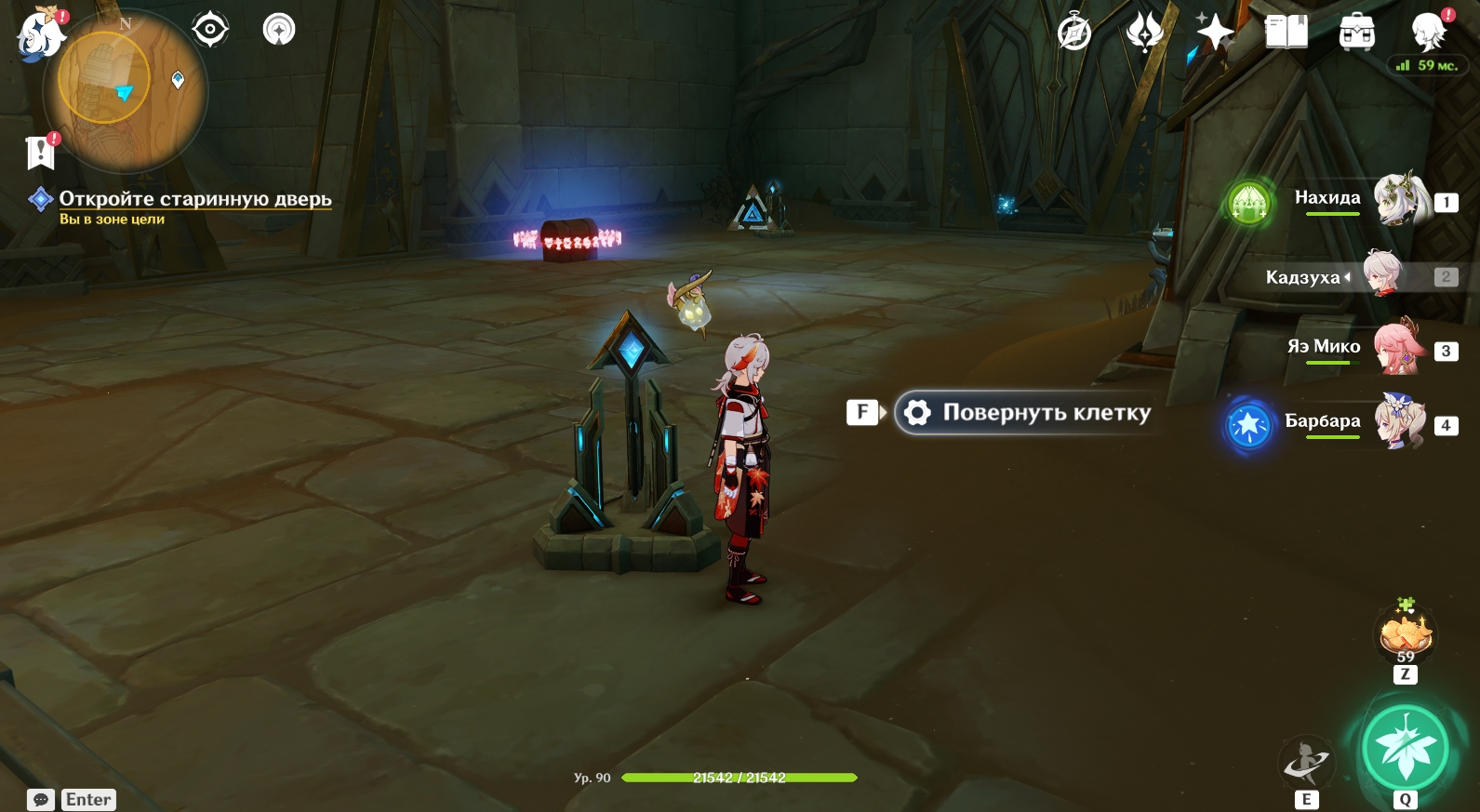Open the battle pass icon
Image resolution: width=1480 pixels, height=812 pixels.
[x=1144, y=33]
